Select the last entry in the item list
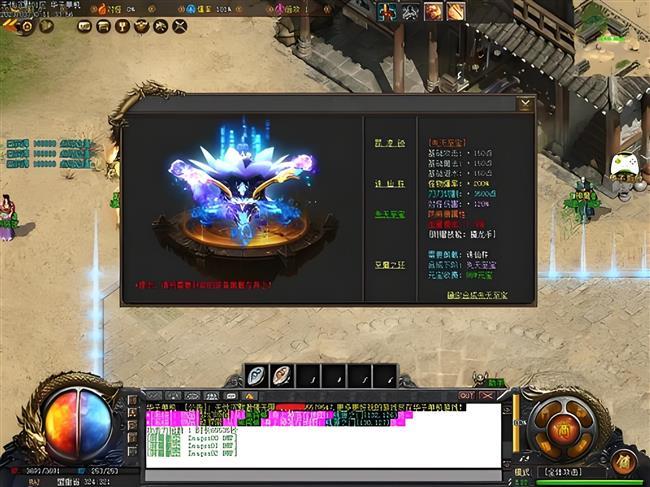The image size is (650, 487). click(x=384, y=264)
